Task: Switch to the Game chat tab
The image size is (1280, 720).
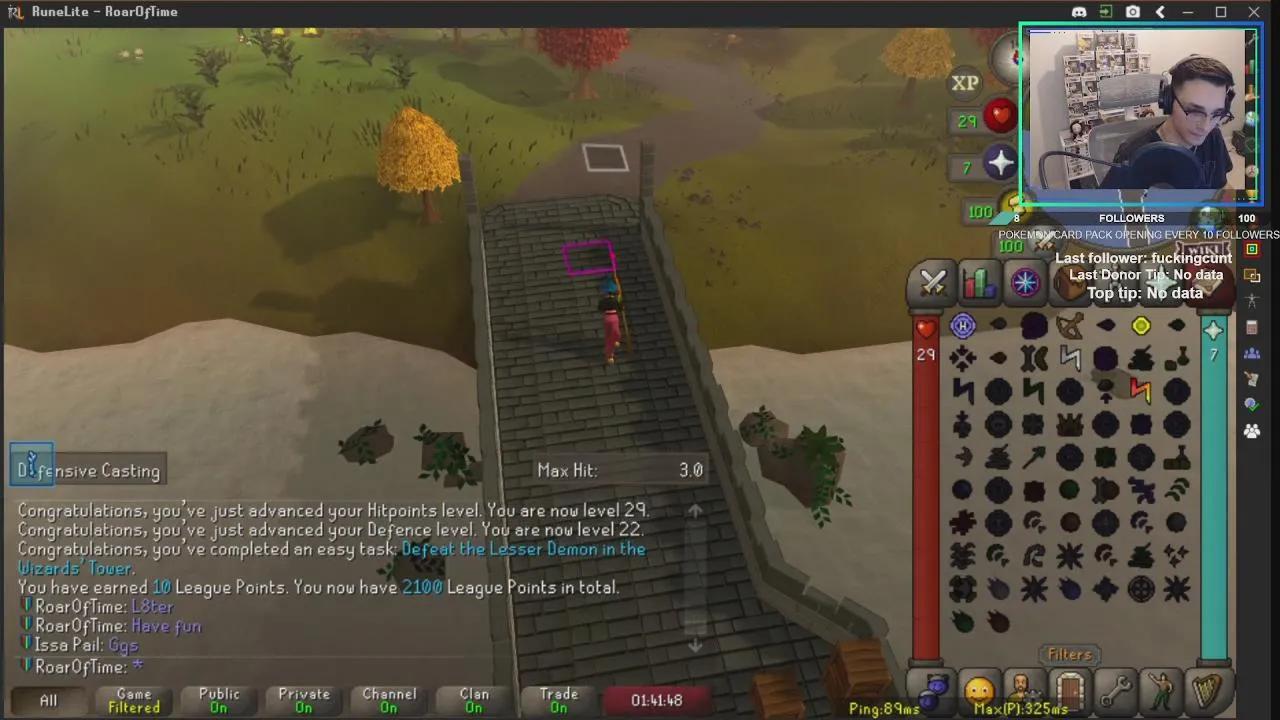Action: [x=133, y=700]
